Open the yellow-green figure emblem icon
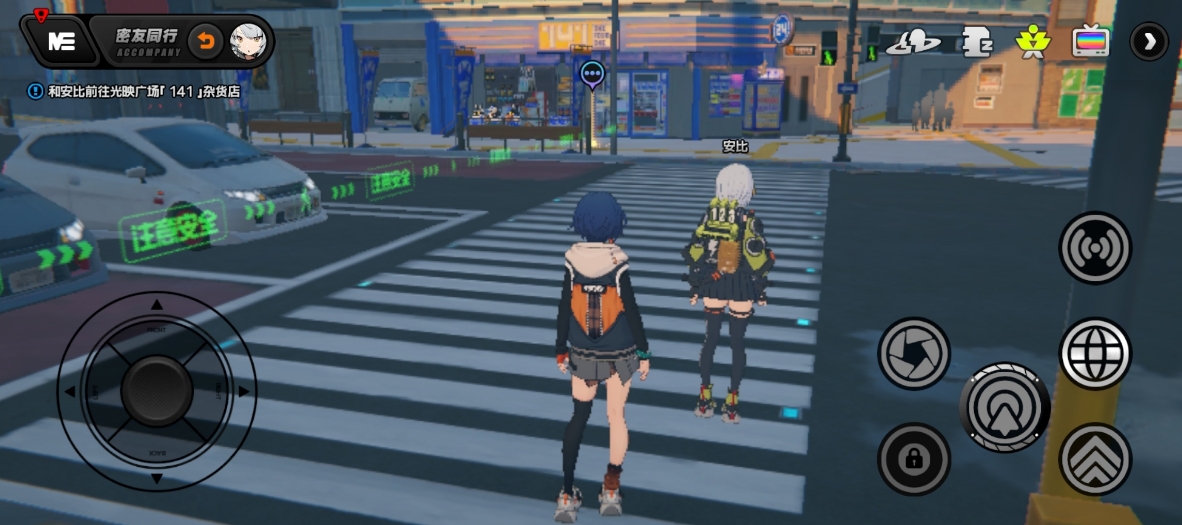1182x525 pixels. (x=1030, y=42)
